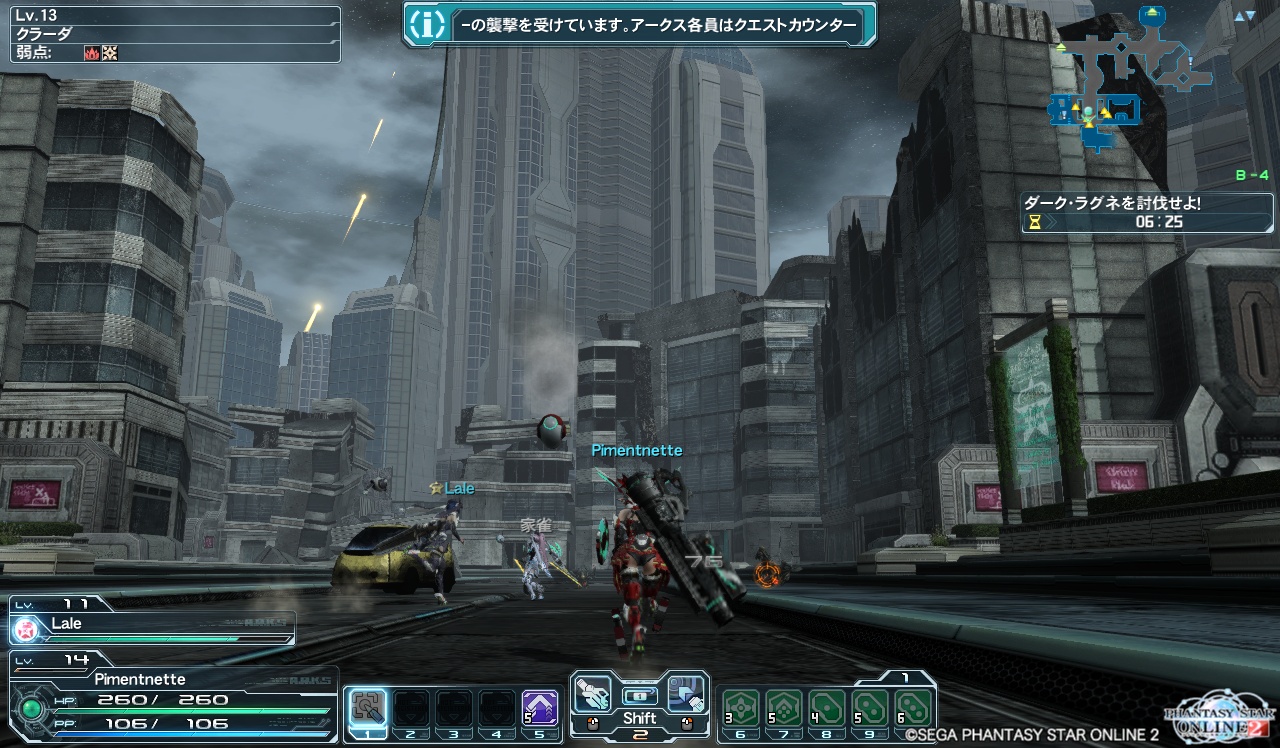Image resolution: width=1280 pixels, height=748 pixels.
Task: Use the single-dot capsule item in slot 8
Action: [828, 708]
